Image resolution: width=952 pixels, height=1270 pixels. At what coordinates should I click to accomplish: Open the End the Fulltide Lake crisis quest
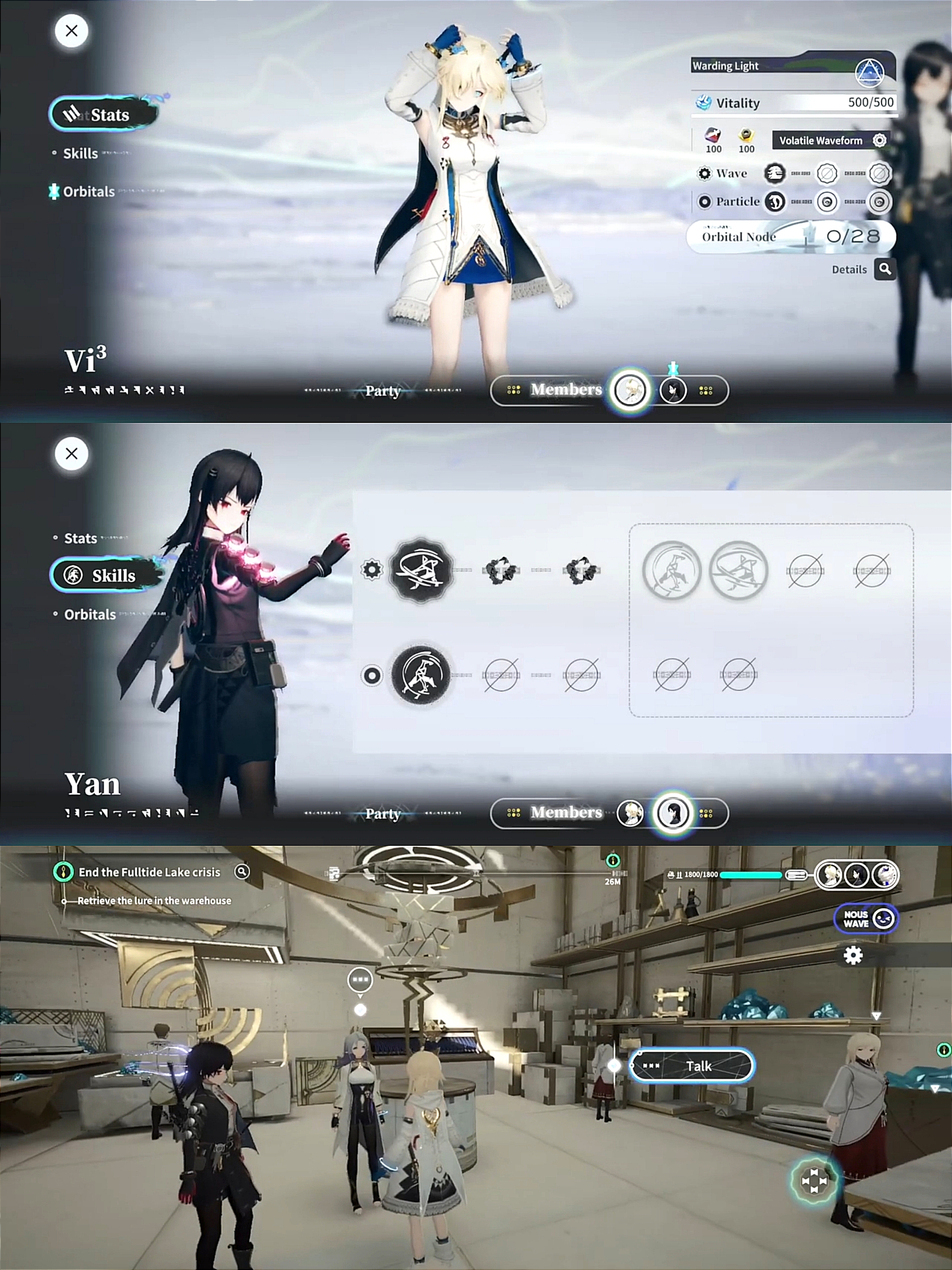click(149, 872)
